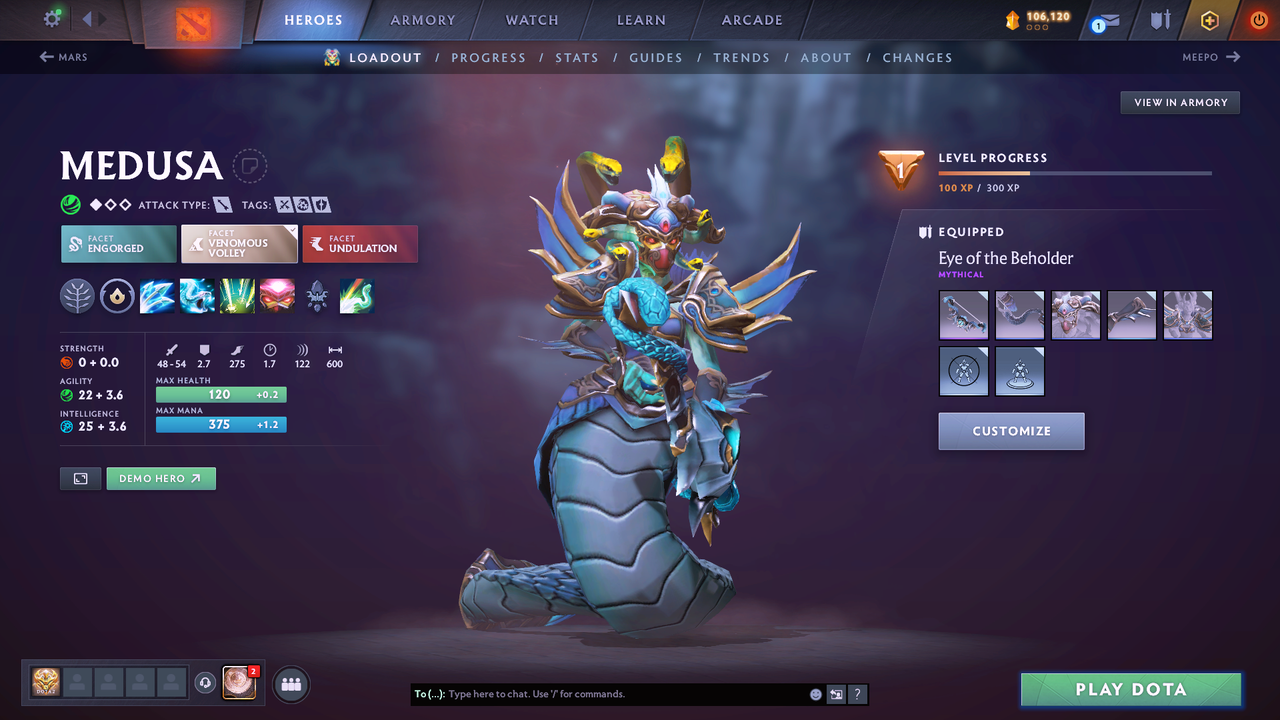
Task: Open the Split Shot ability icon
Action: point(157,296)
